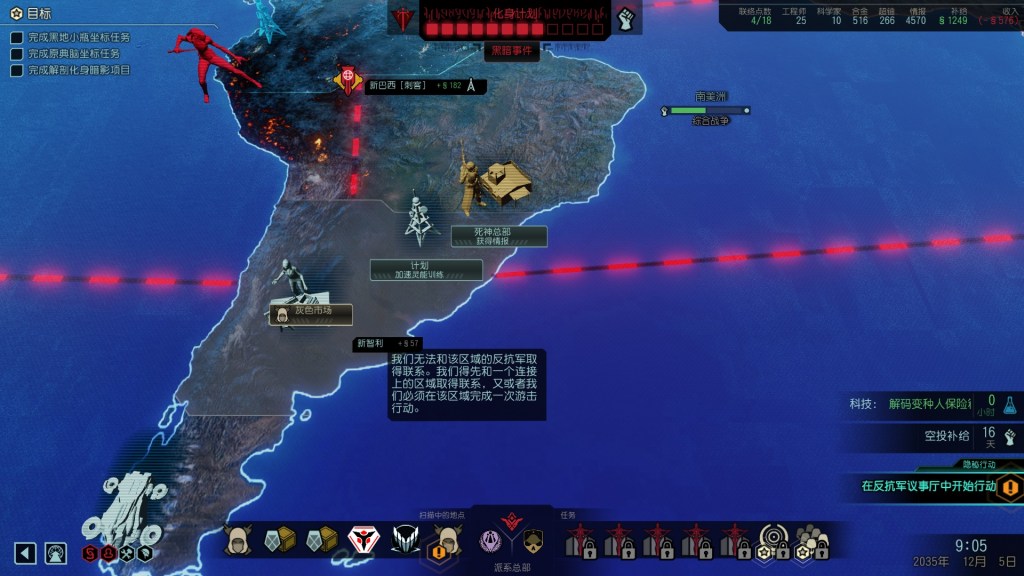Select the black winged skull site icon
The width and height of the screenshot is (1024, 576).
[x=405, y=541]
